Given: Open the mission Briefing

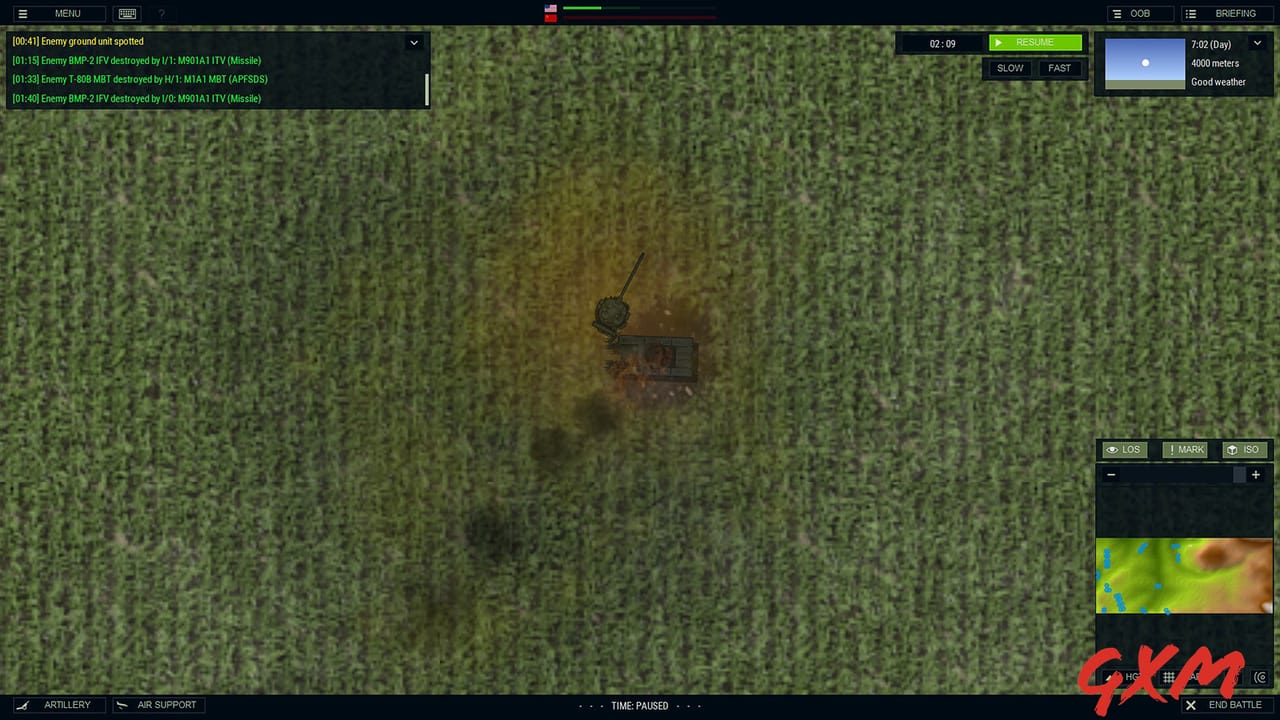Looking at the screenshot, I should click(1228, 13).
